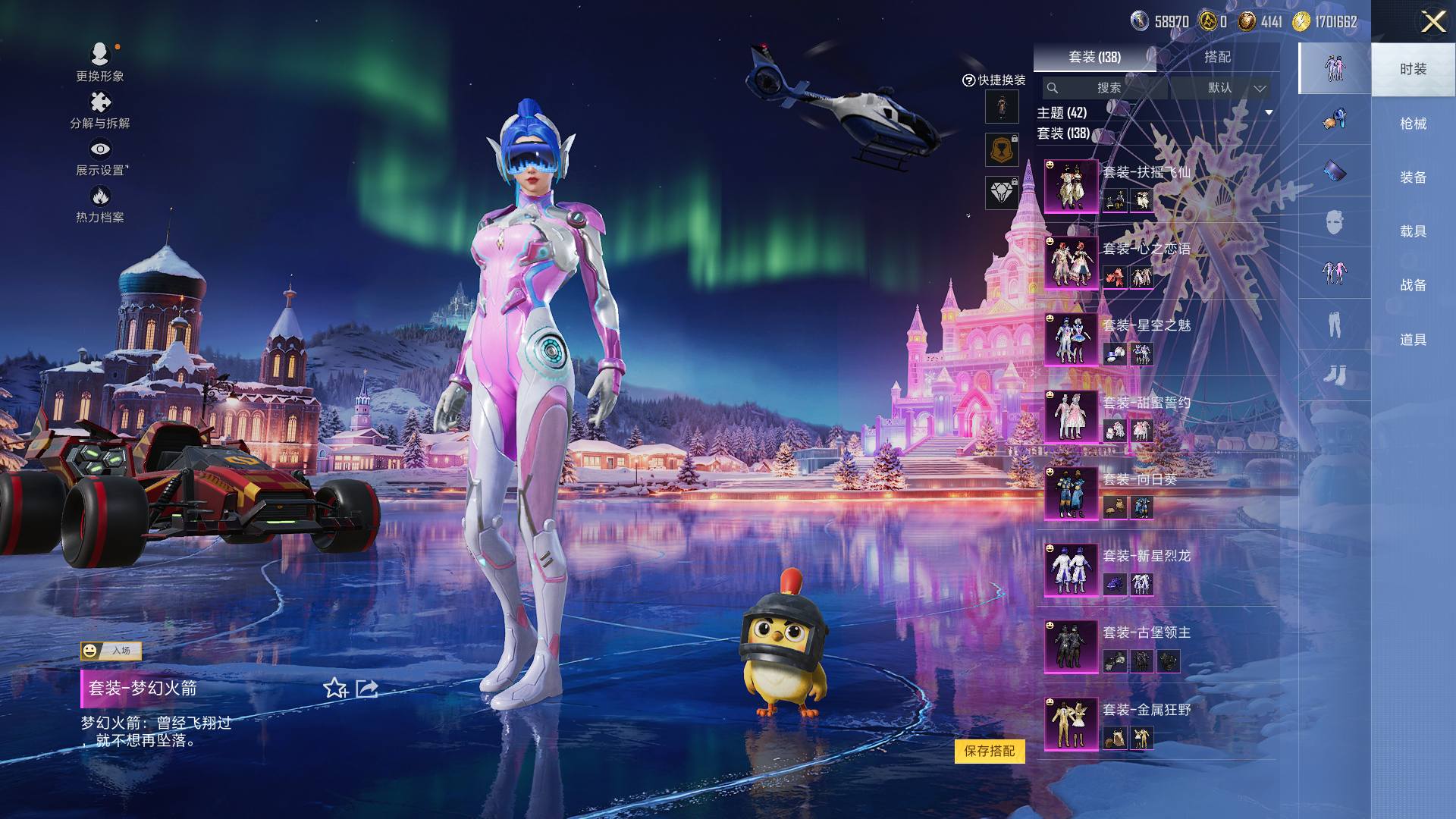Click the 搜索 search field
Image resolution: width=1456 pixels, height=819 pixels.
click(1107, 88)
